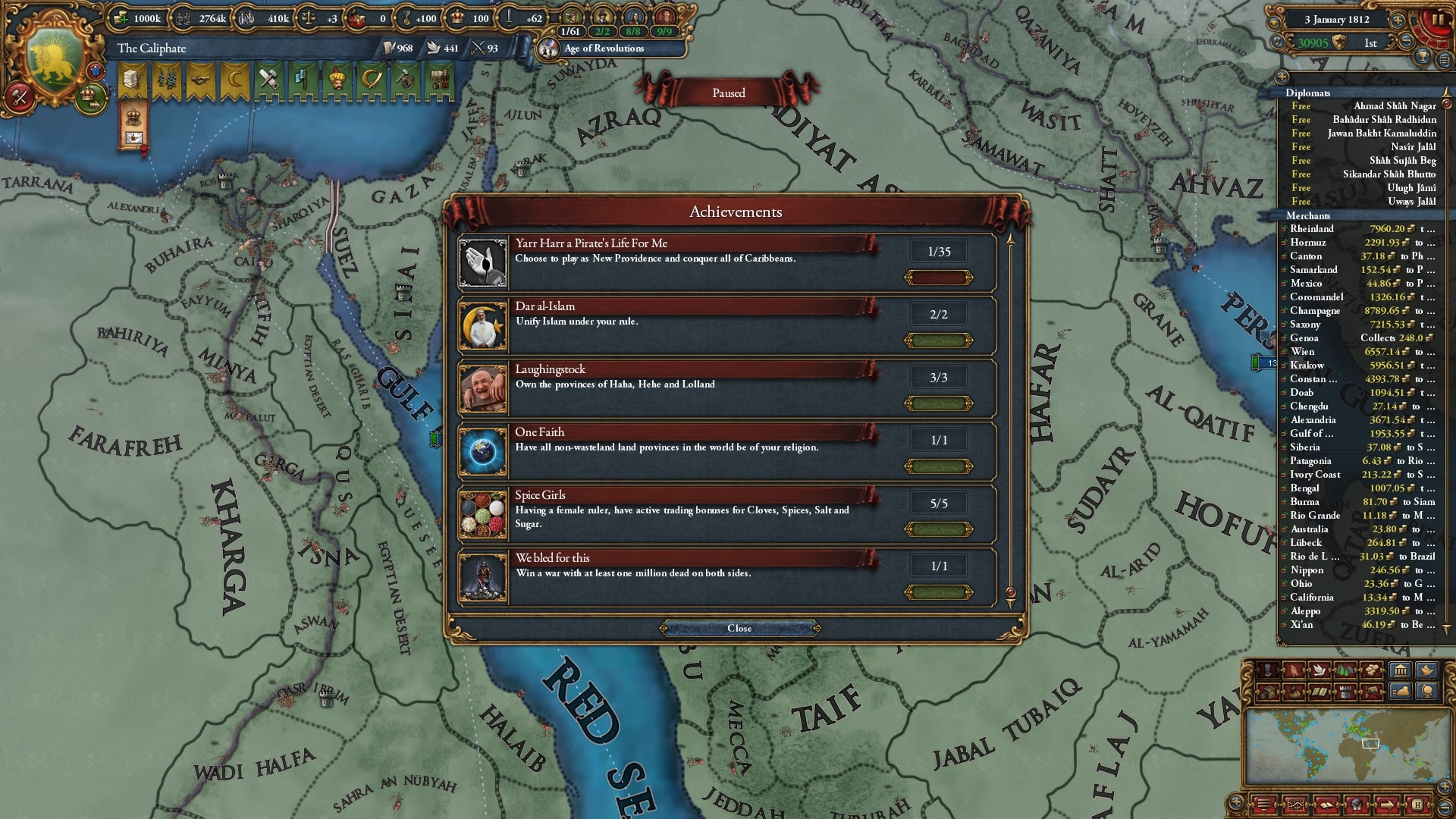1456x819 pixels.
Task: Open the Age of Revolutions panel
Action: 604,49
